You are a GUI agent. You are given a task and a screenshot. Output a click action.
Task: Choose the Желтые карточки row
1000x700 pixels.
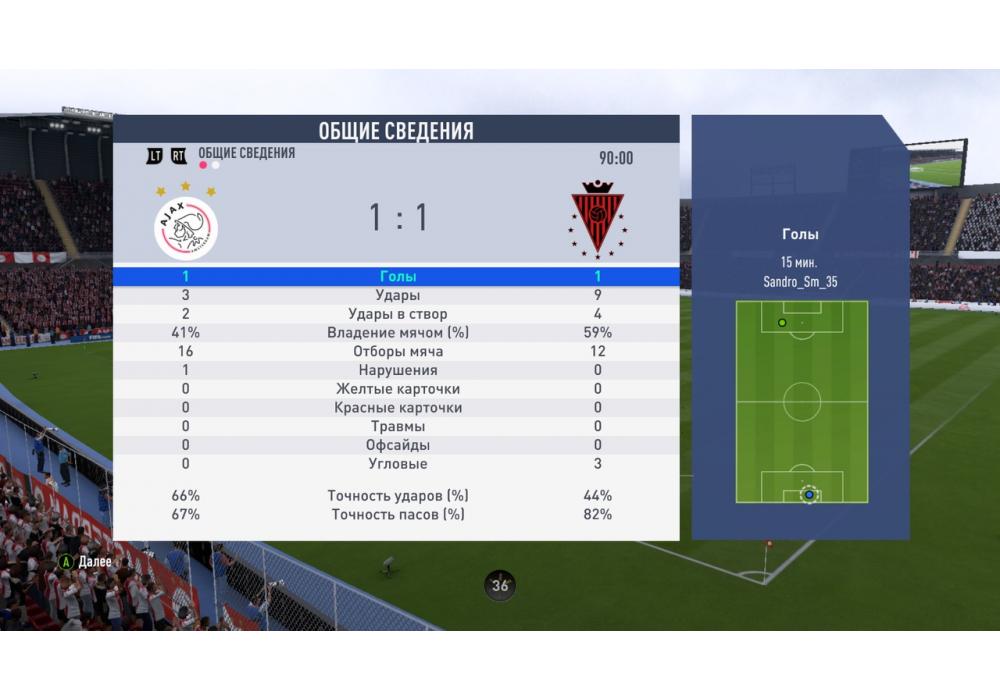click(398, 389)
